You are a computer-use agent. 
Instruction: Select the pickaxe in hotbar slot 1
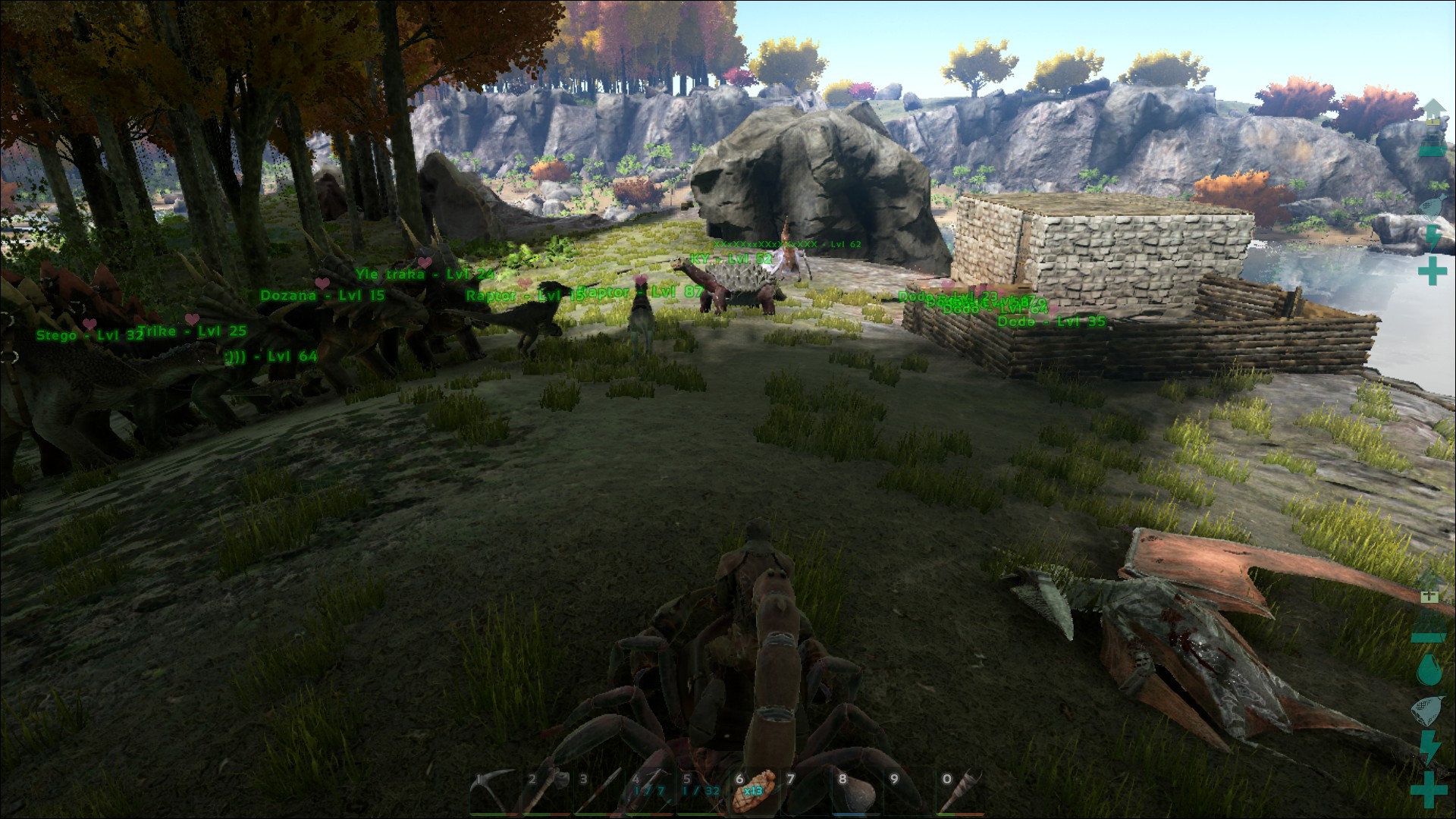click(493, 792)
